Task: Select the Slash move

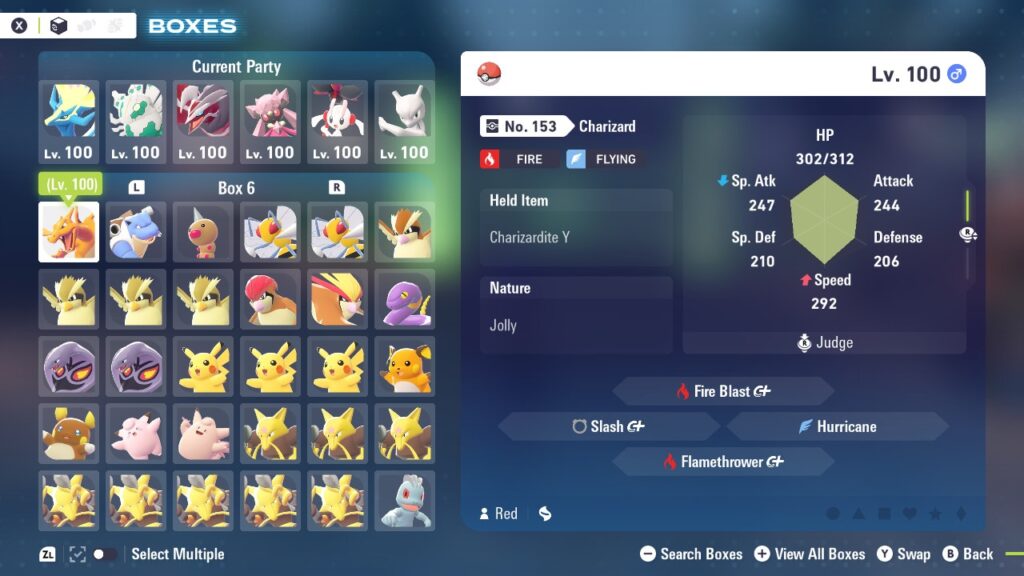Action: click(x=608, y=426)
